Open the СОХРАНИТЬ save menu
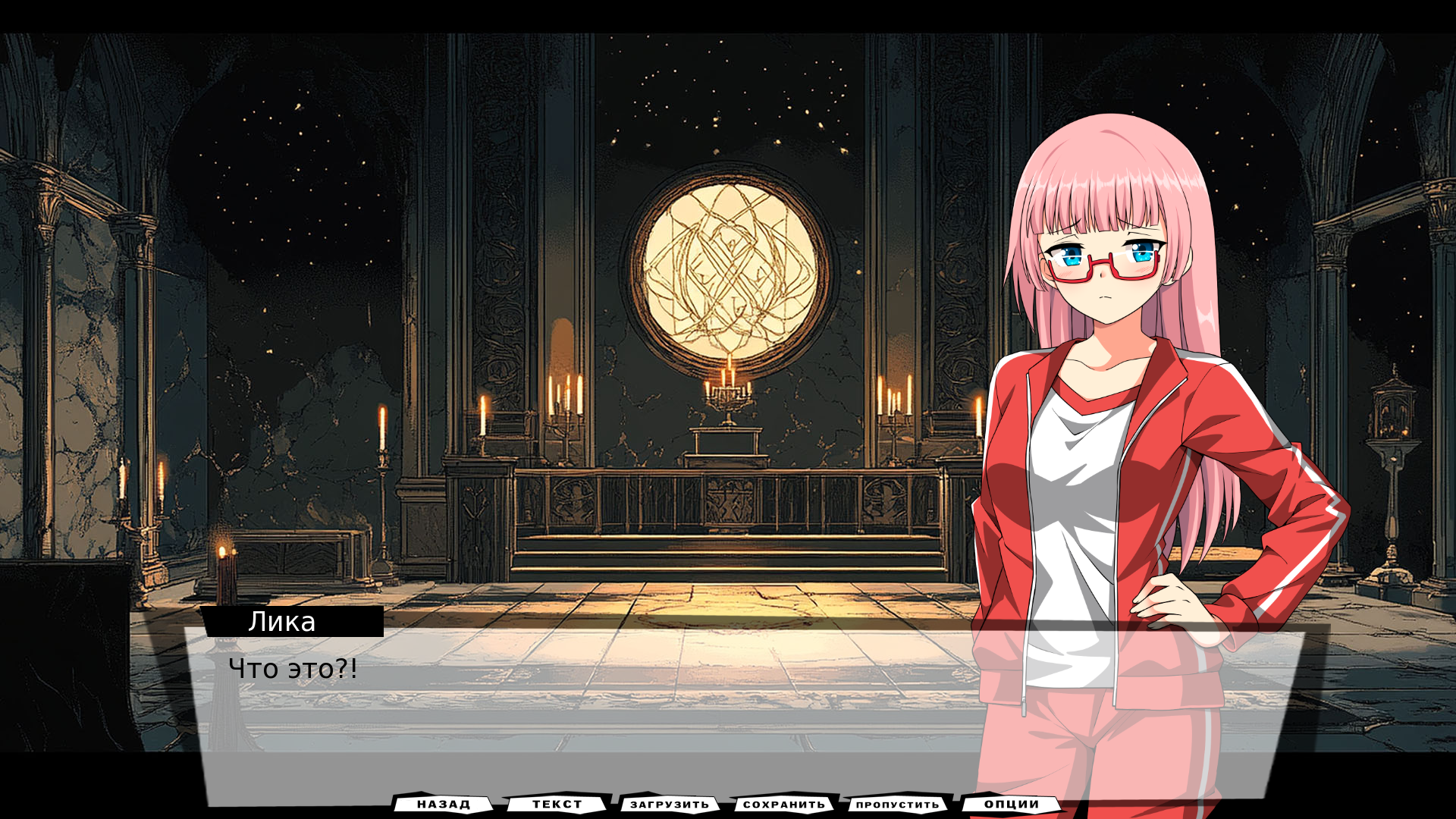Viewport: 1456px width, 819px height. (x=783, y=804)
